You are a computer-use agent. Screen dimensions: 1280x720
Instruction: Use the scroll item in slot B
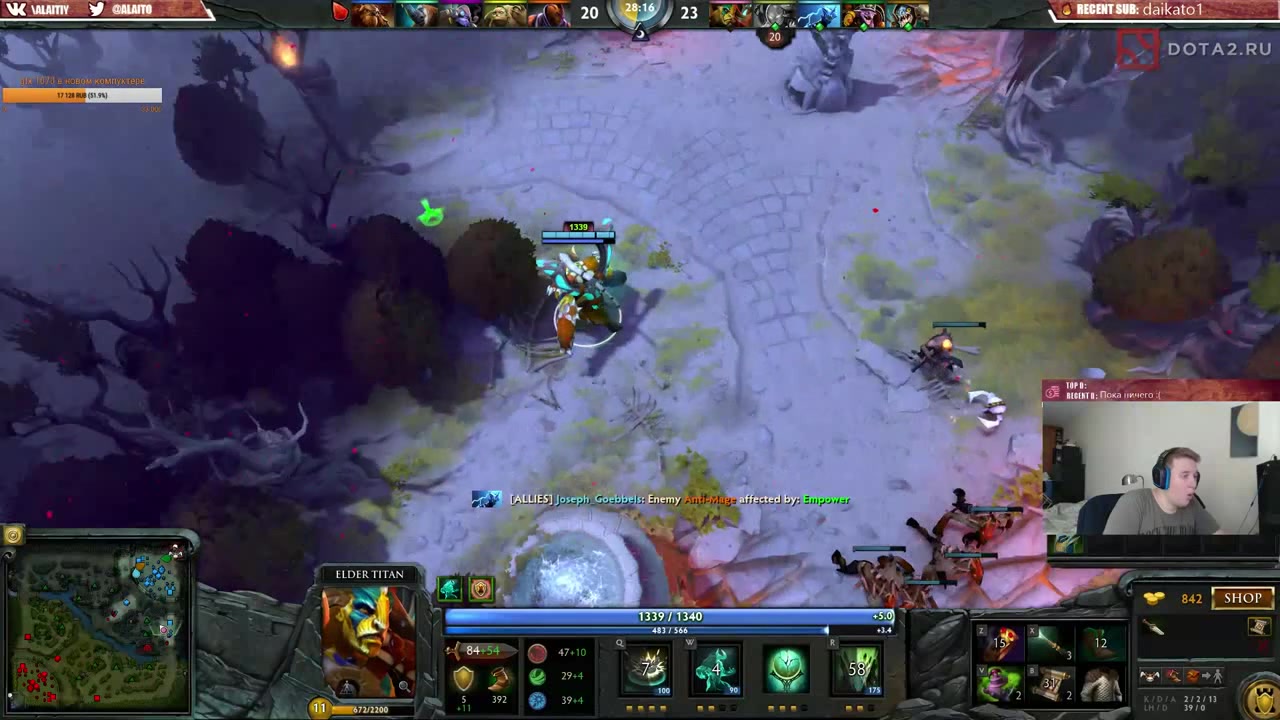(x=1050, y=684)
